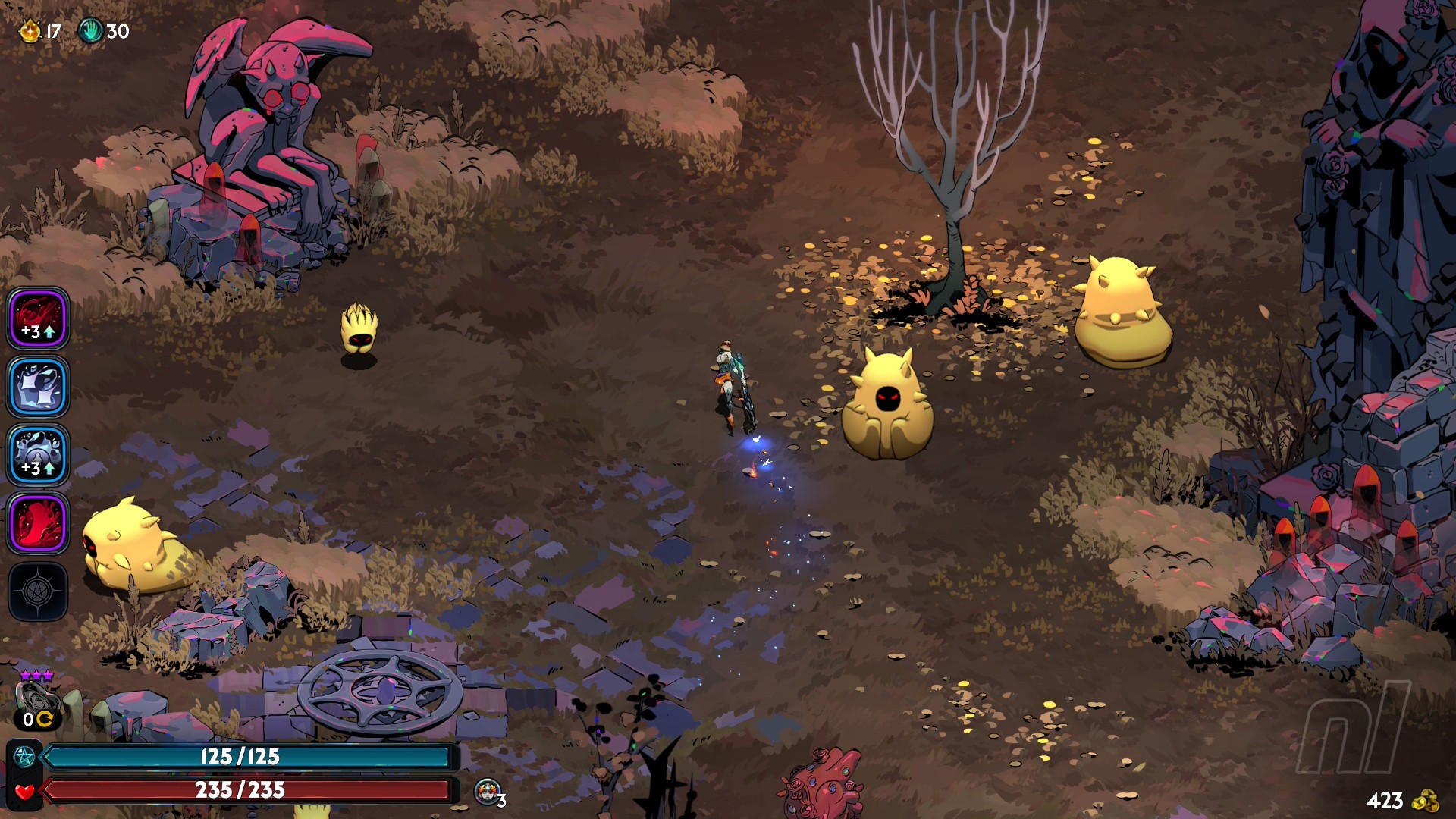1456x819 pixels.
Task: Click the Death Defiance portrait icon
Action: [x=488, y=791]
